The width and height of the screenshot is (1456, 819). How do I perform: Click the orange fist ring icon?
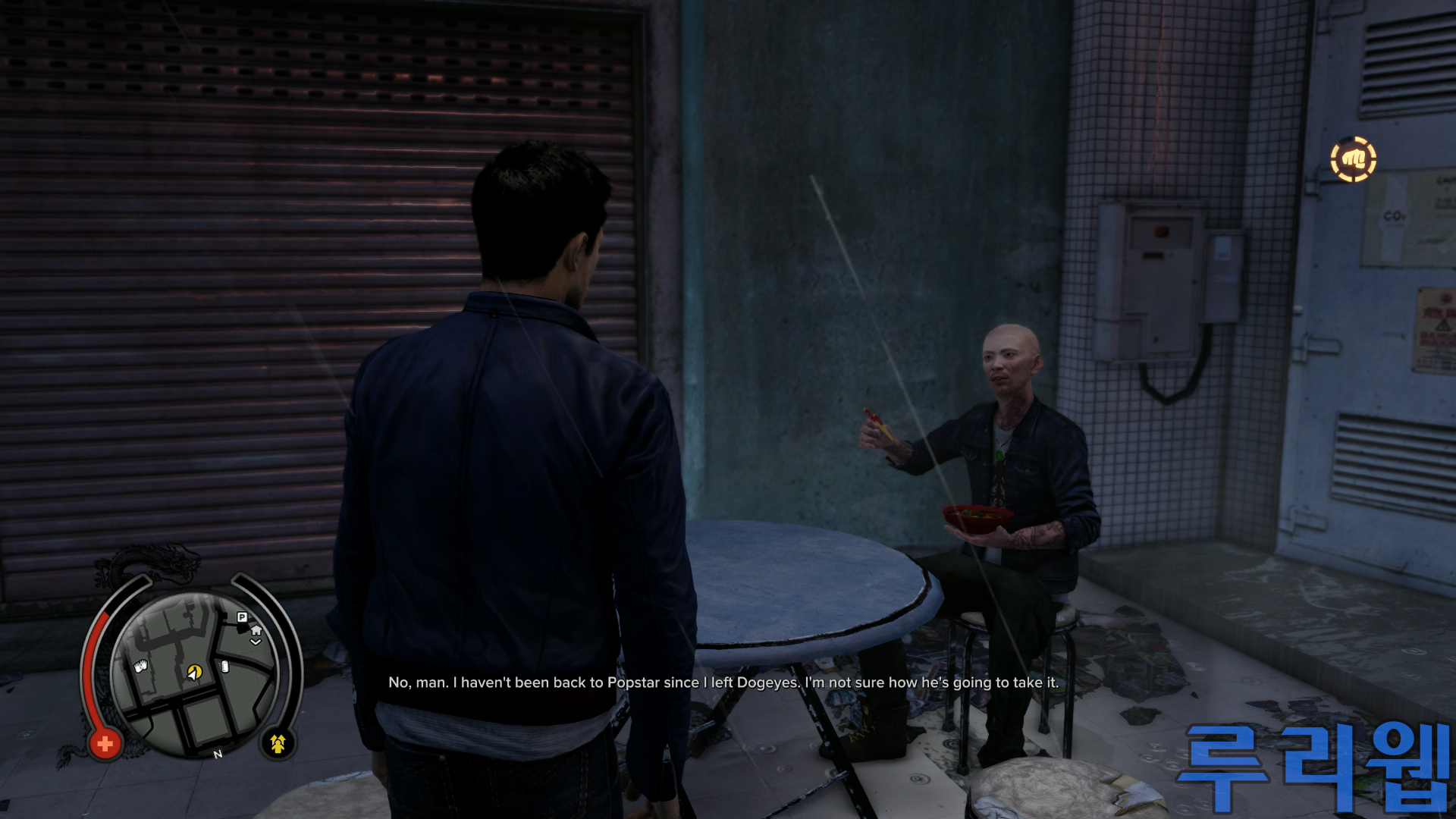click(1354, 159)
